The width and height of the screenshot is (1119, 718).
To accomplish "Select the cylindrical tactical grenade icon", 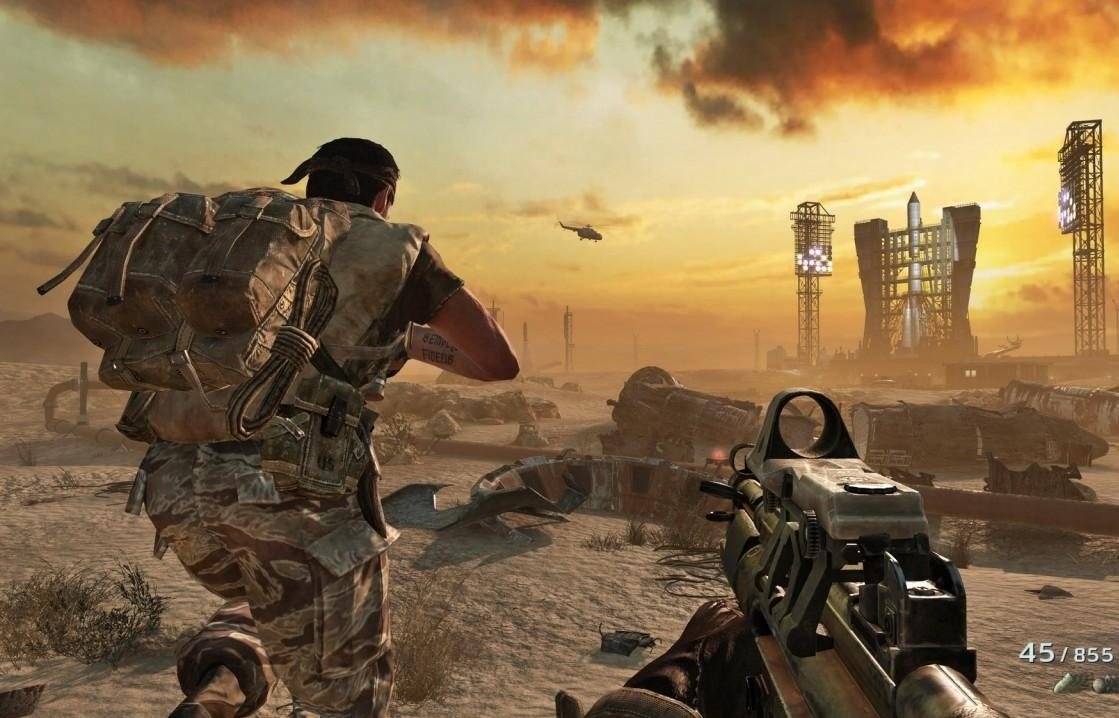I will [1066, 684].
